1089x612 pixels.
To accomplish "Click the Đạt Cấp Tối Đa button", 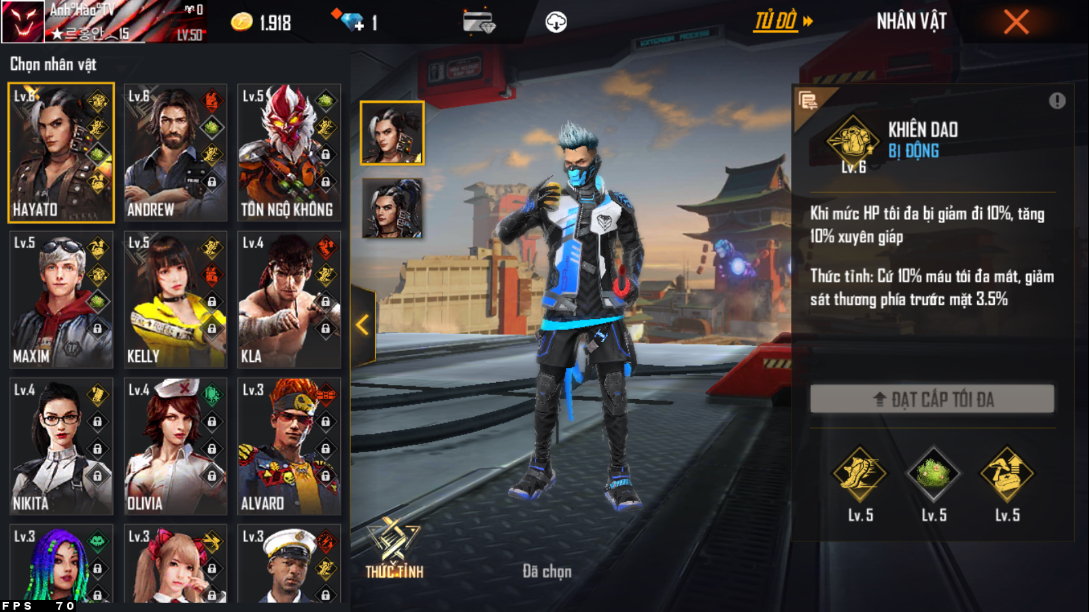I will pos(932,400).
